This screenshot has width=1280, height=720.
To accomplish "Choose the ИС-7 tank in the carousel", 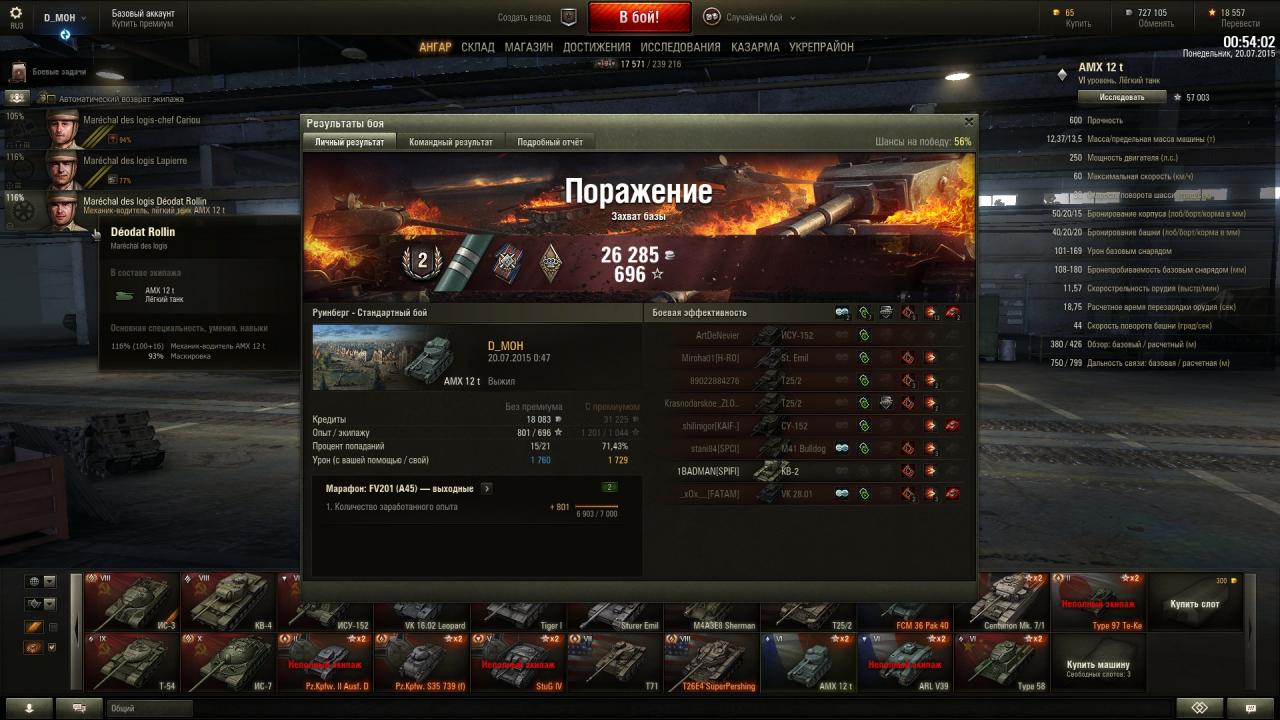I will click(x=227, y=662).
